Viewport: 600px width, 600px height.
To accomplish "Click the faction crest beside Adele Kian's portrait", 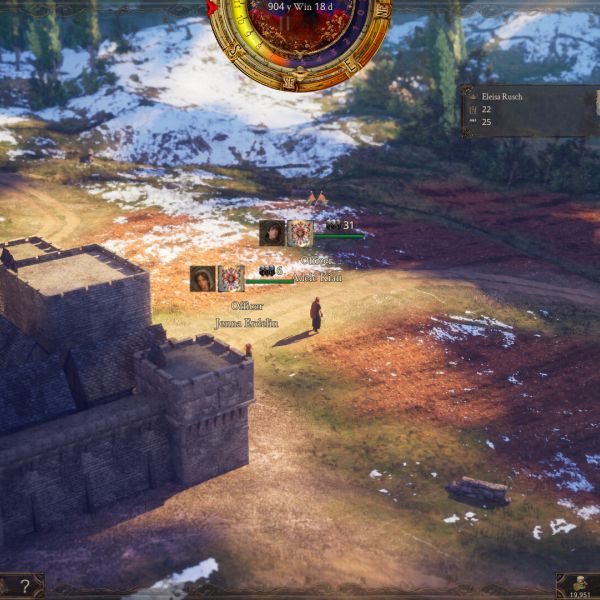I will click(x=300, y=233).
